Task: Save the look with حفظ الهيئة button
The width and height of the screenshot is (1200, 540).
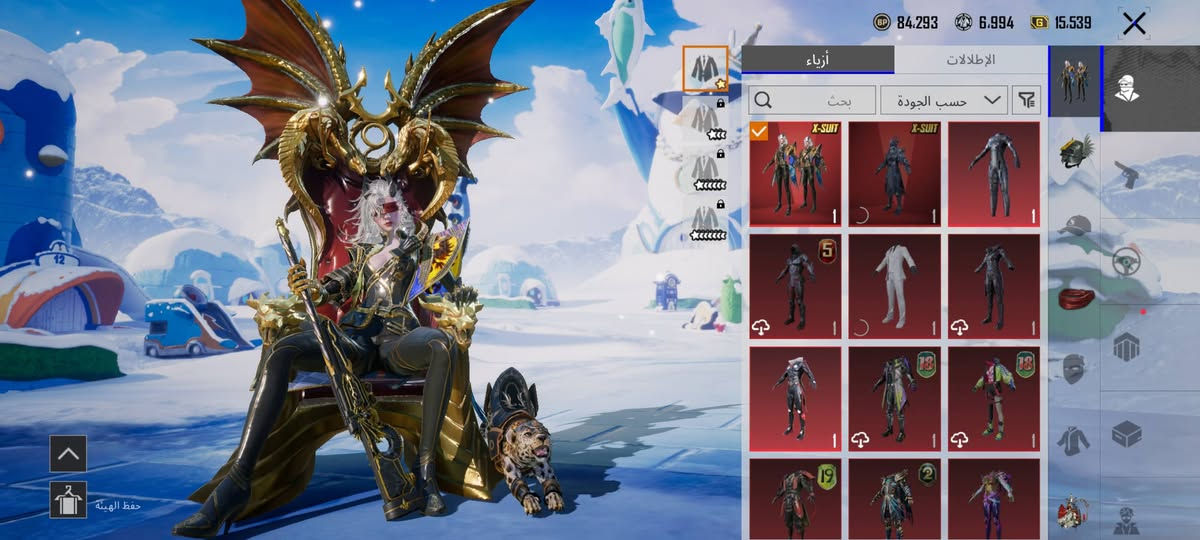Action: point(68,499)
